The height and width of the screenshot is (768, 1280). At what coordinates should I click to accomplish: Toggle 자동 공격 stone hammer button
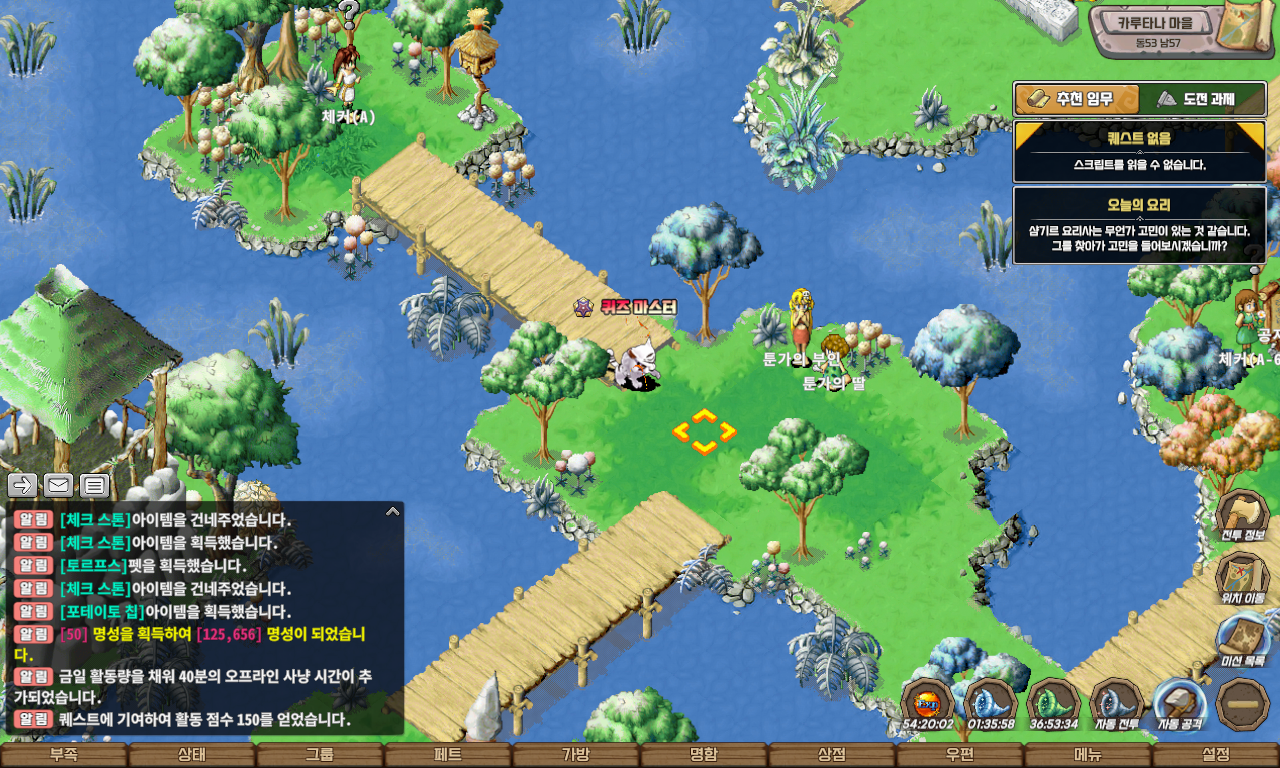pyautogui.click(x=1179, y=703)
